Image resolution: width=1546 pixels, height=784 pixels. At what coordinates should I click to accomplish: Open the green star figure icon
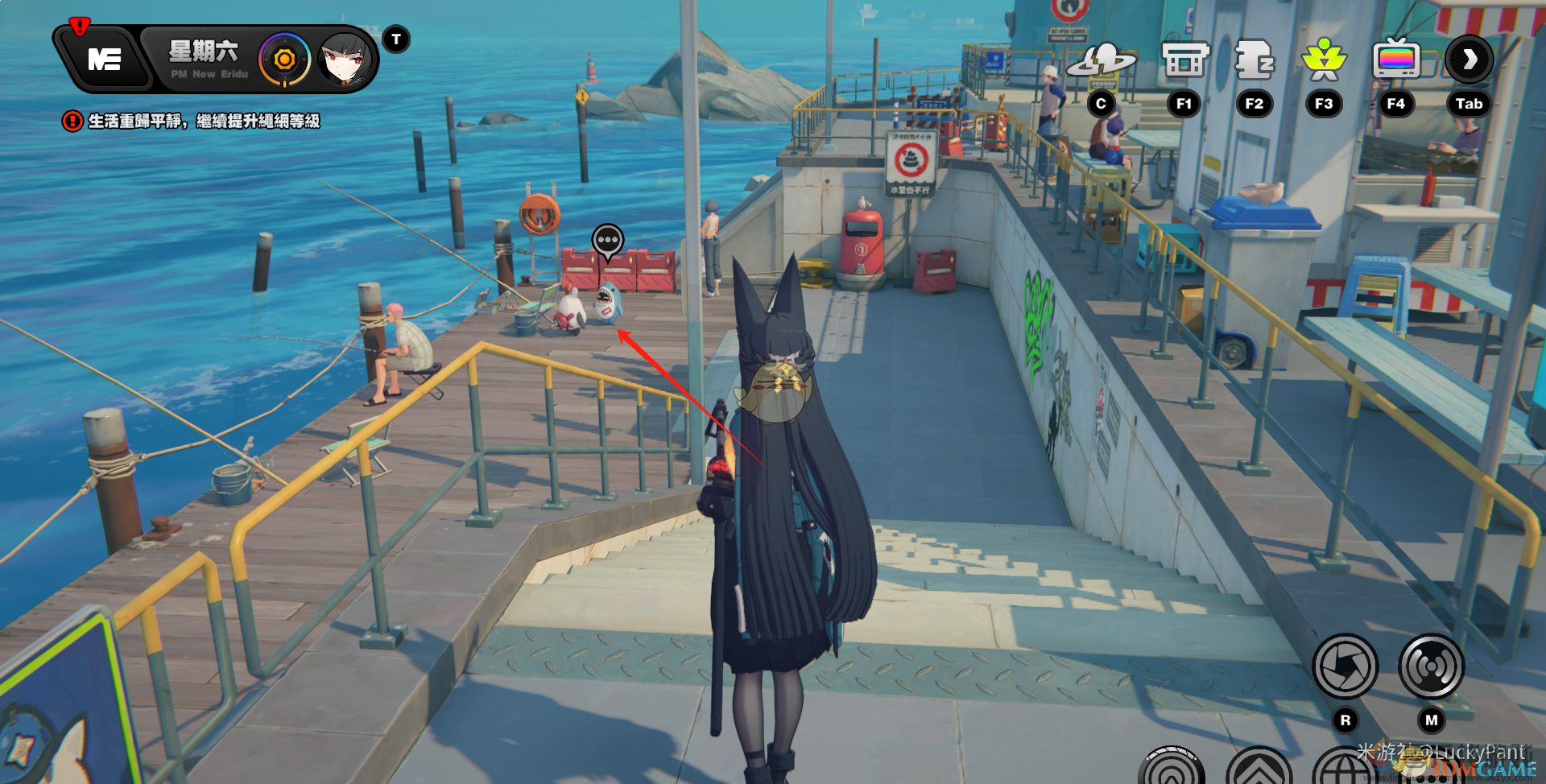tap(1324, 60)
